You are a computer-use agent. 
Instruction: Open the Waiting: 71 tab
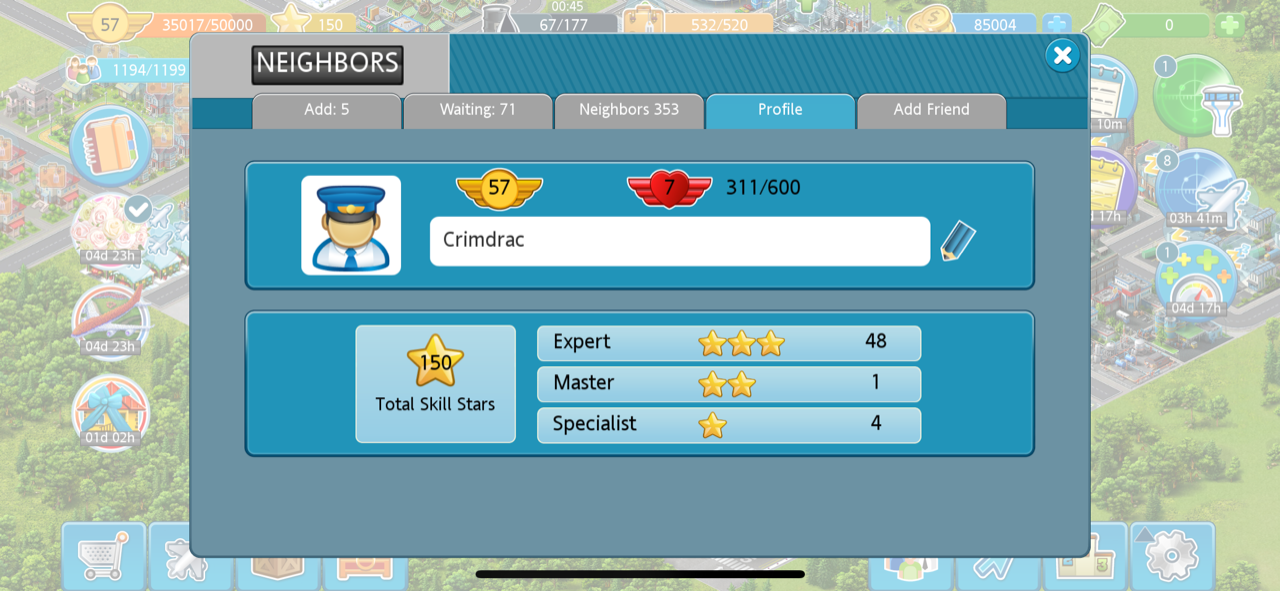coord(478,110)
